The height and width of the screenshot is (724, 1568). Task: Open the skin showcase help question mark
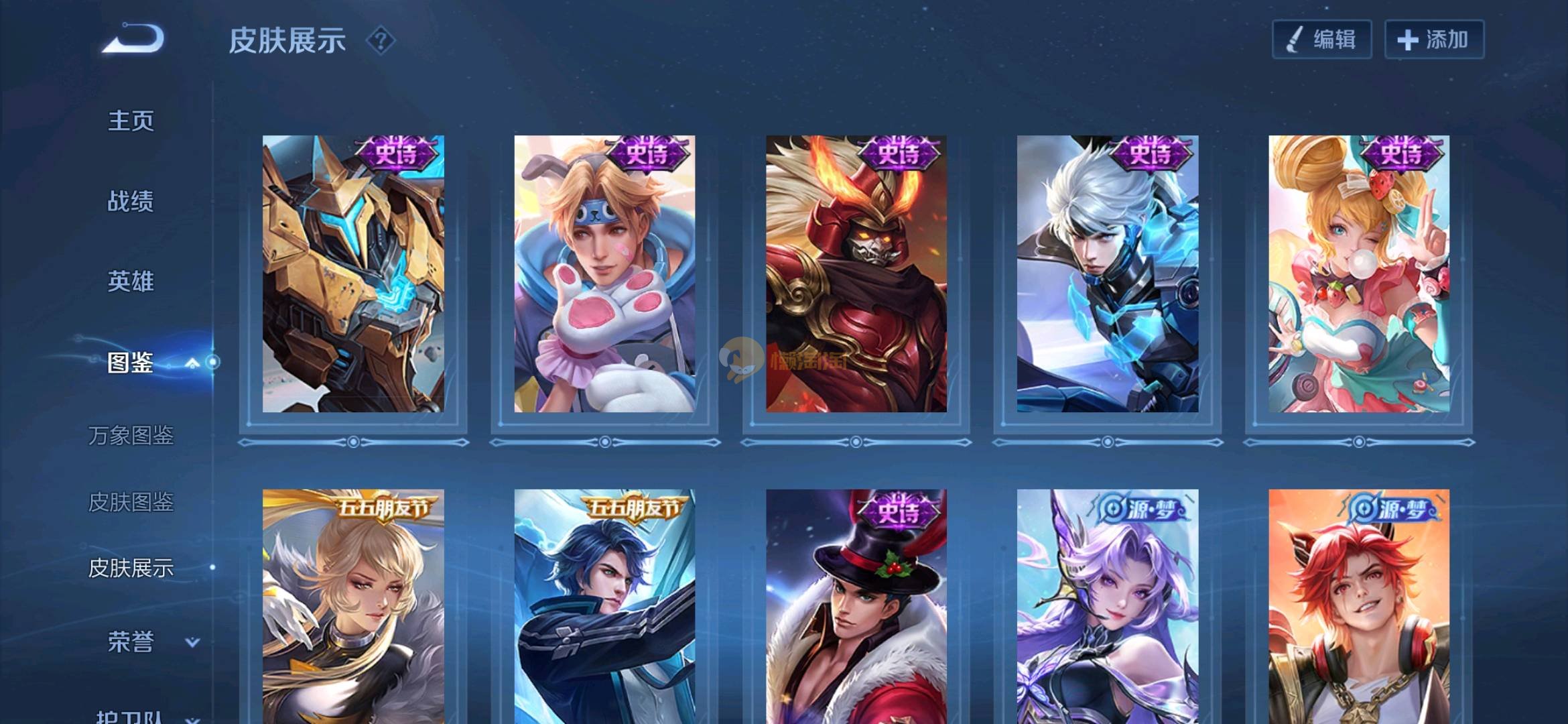point(381,41)
